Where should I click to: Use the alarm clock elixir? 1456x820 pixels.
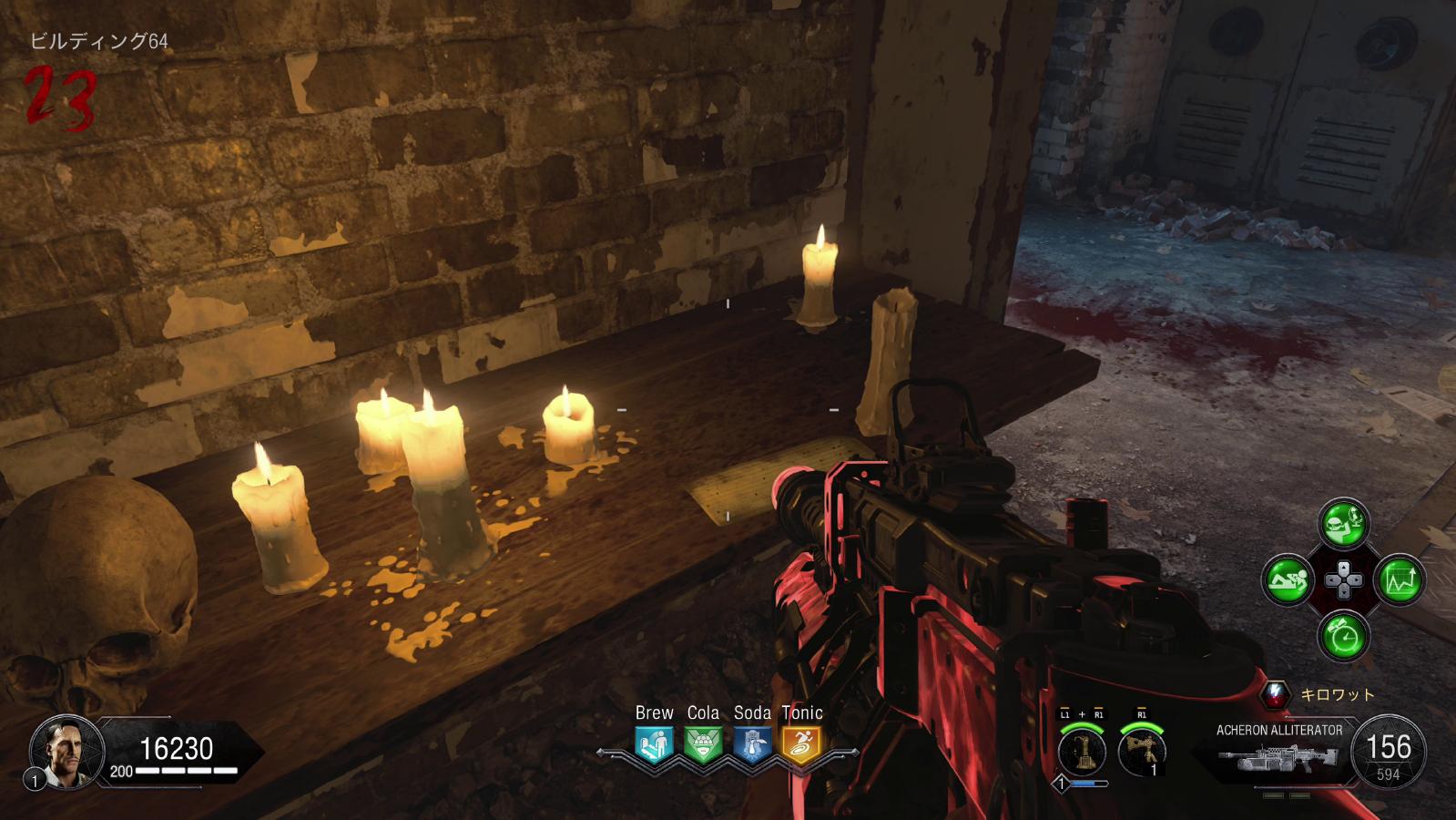1343,635
